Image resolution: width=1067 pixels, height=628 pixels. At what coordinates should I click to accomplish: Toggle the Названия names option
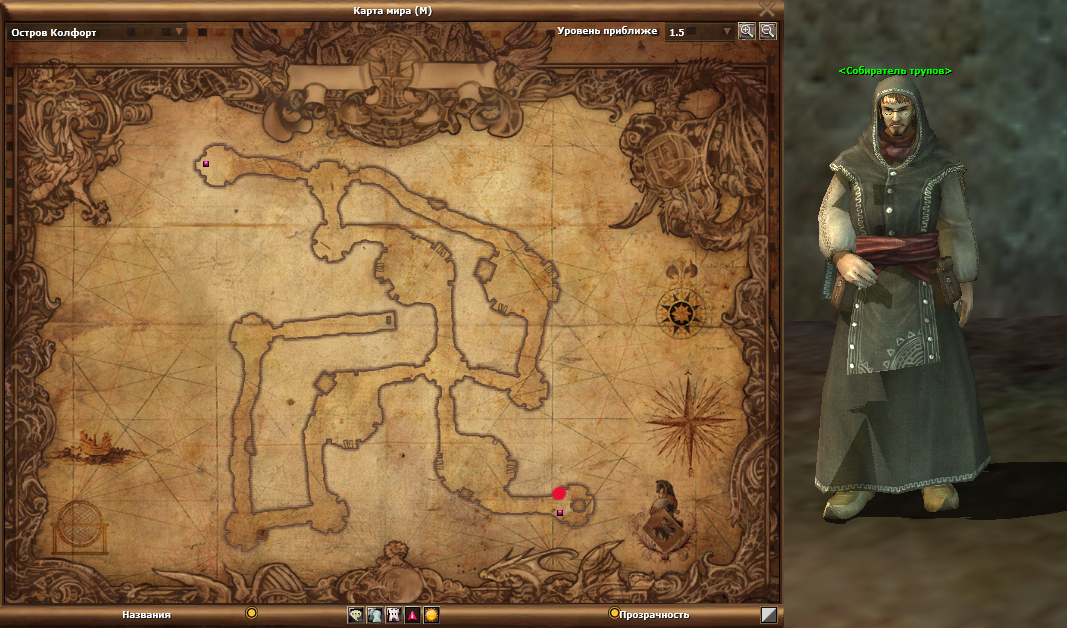[x=252, y=613]
